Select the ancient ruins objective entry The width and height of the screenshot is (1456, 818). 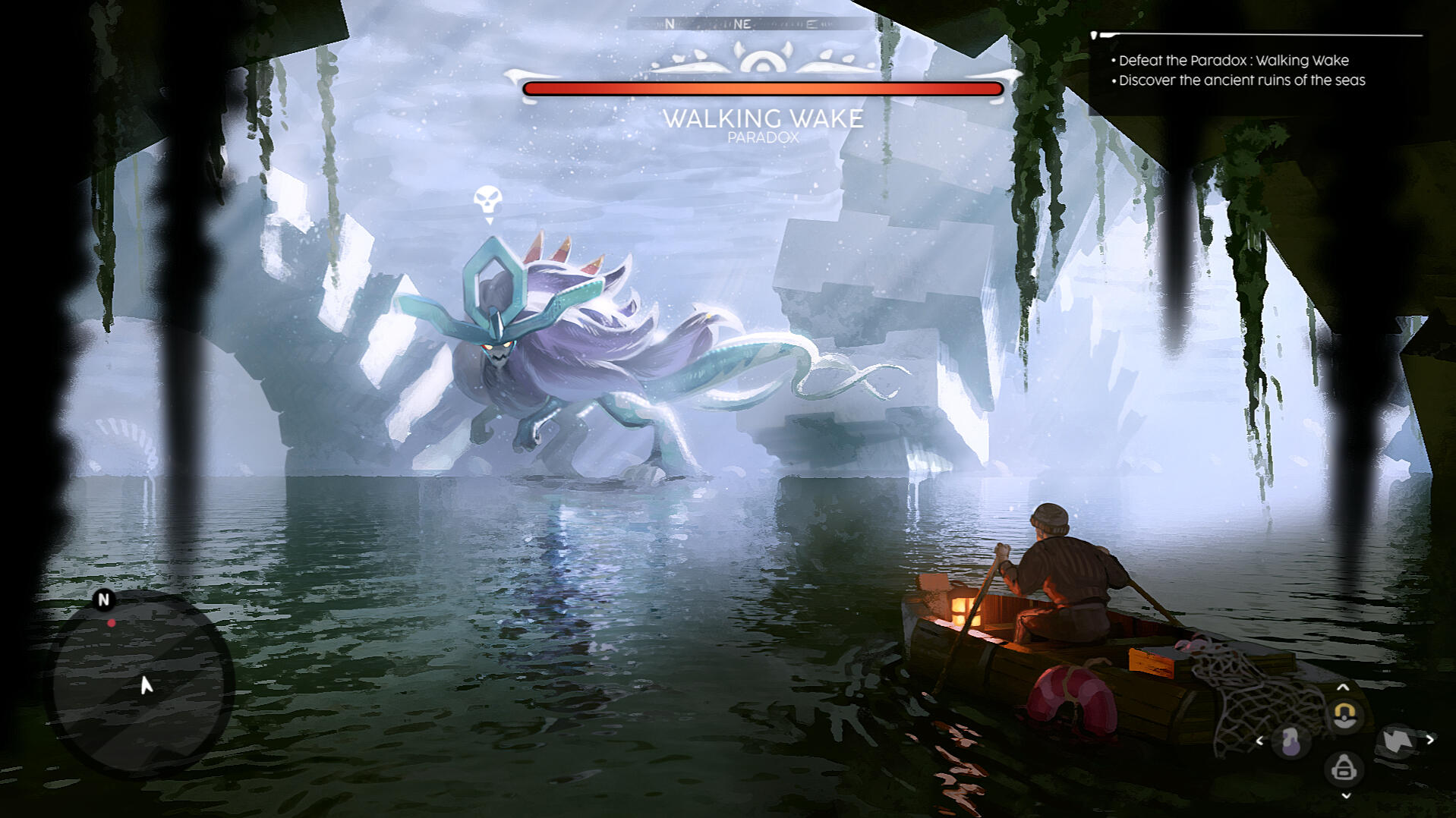[x=1241, y=80]
